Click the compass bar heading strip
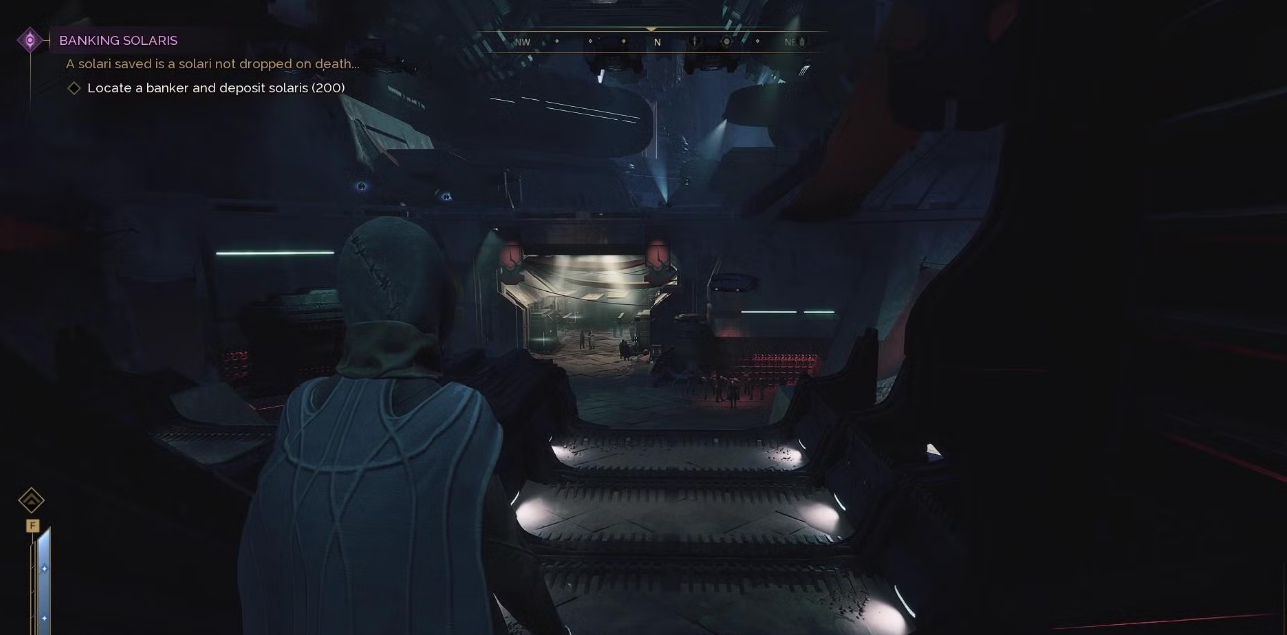1287x635 pixels. 656,42
